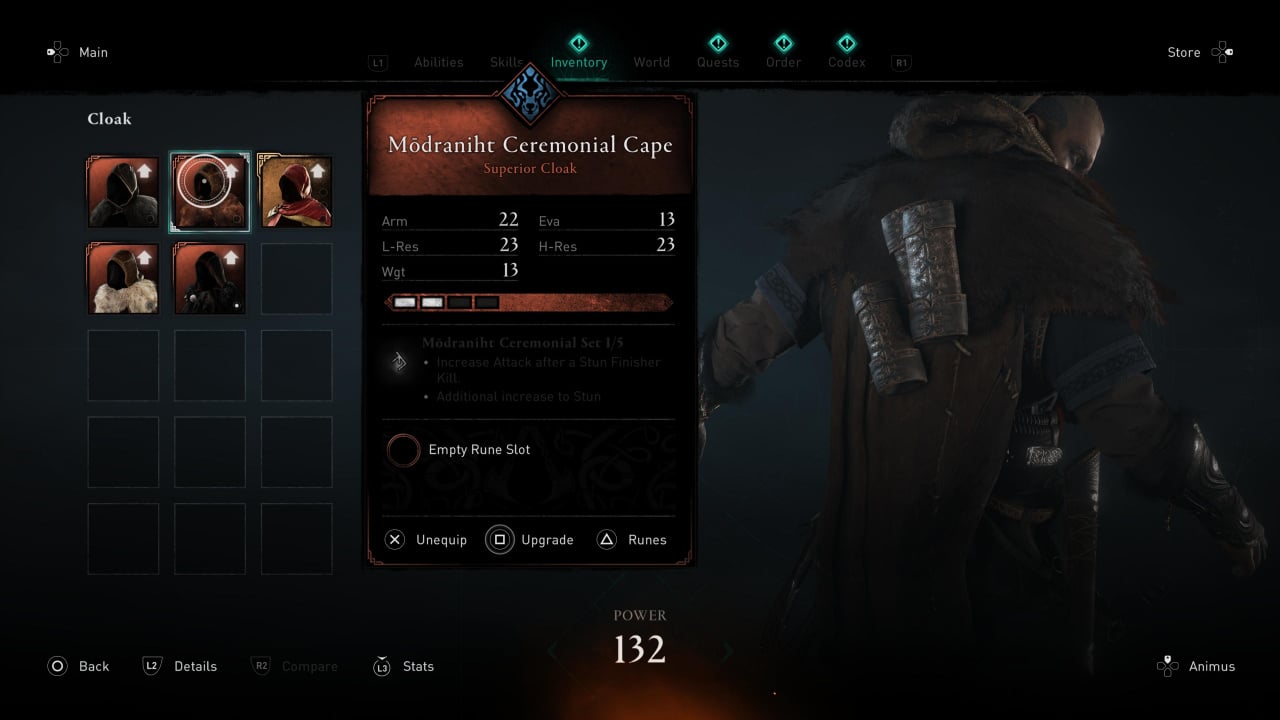1280x720 pixels.
Task: Open the Stats view
Action: (404, 666)
